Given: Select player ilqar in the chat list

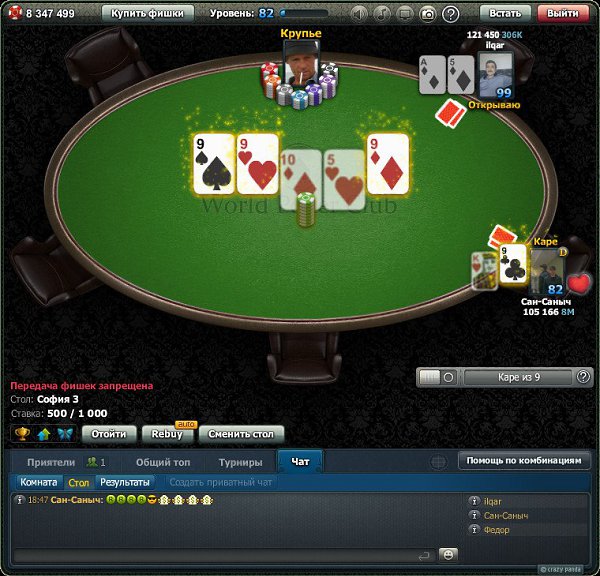Looking at the screenshot, I should [x=492, y=501].
